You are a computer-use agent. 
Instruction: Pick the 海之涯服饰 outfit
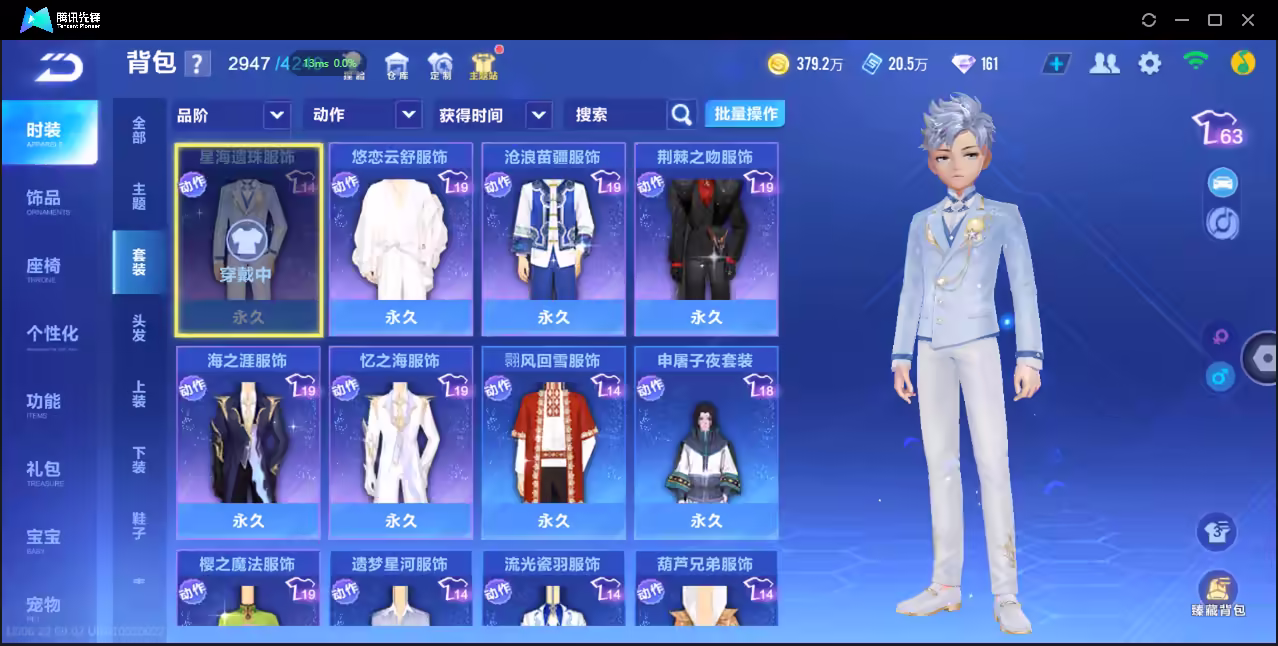tap(248, 442)
